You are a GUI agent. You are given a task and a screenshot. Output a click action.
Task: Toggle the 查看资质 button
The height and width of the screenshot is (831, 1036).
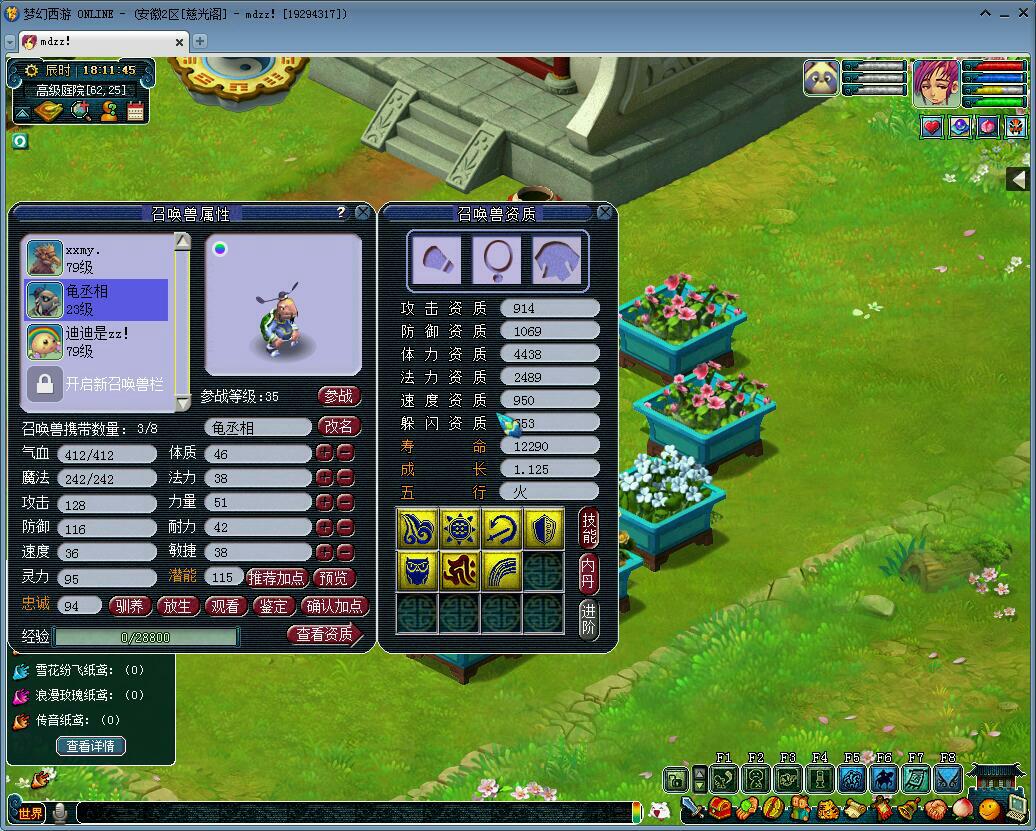325,634
